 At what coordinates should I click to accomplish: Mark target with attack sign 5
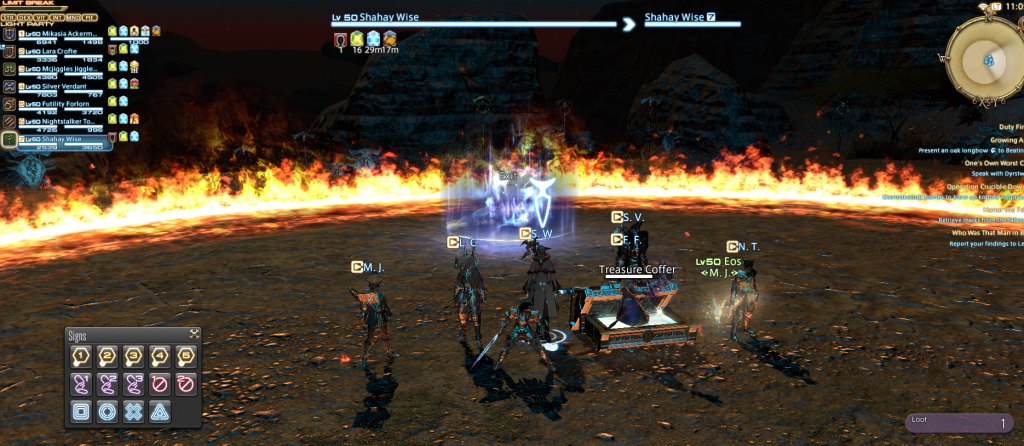point(185,357)
